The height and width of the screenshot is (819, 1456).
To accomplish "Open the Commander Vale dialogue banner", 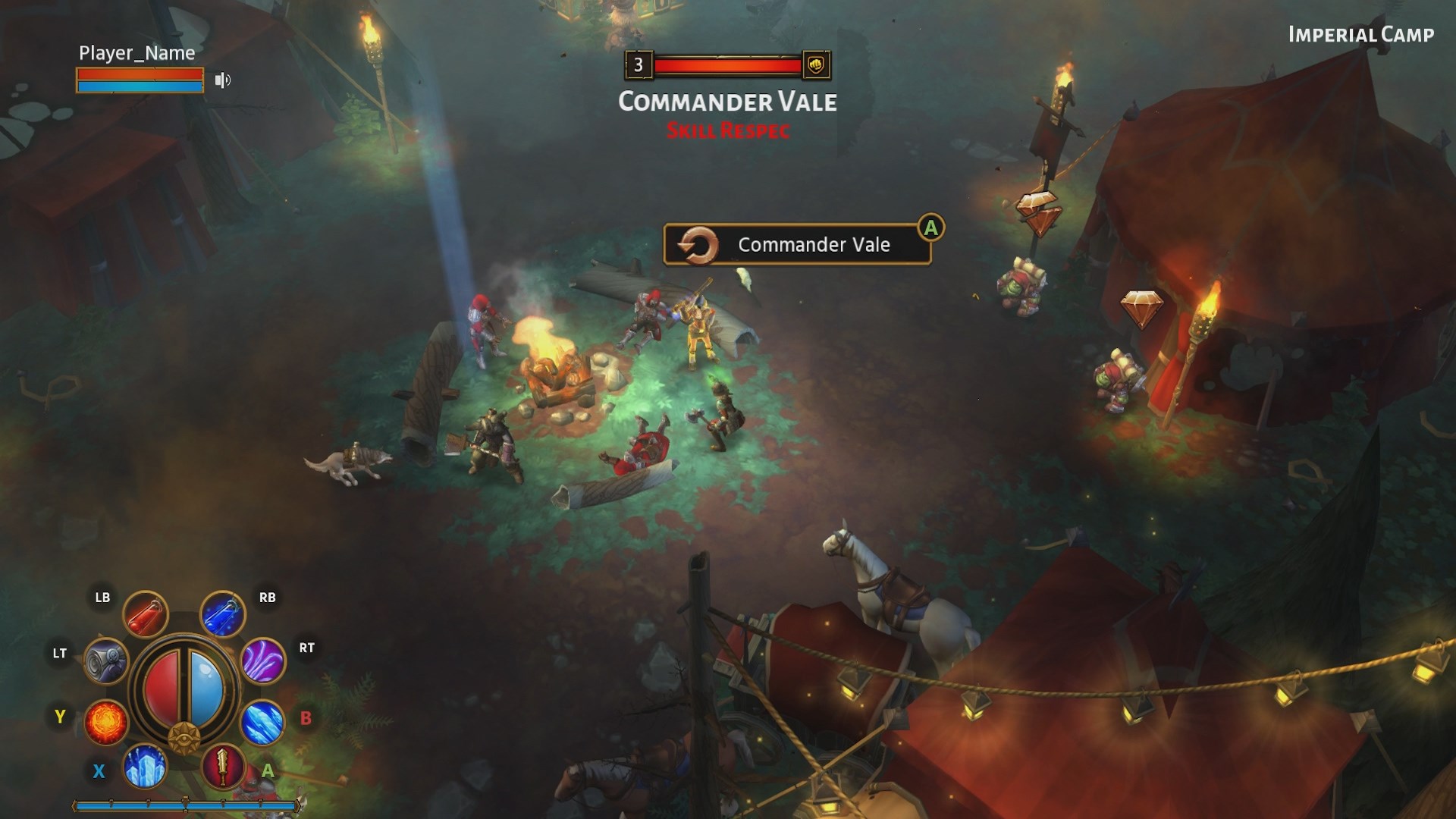I will click(813, 244).
